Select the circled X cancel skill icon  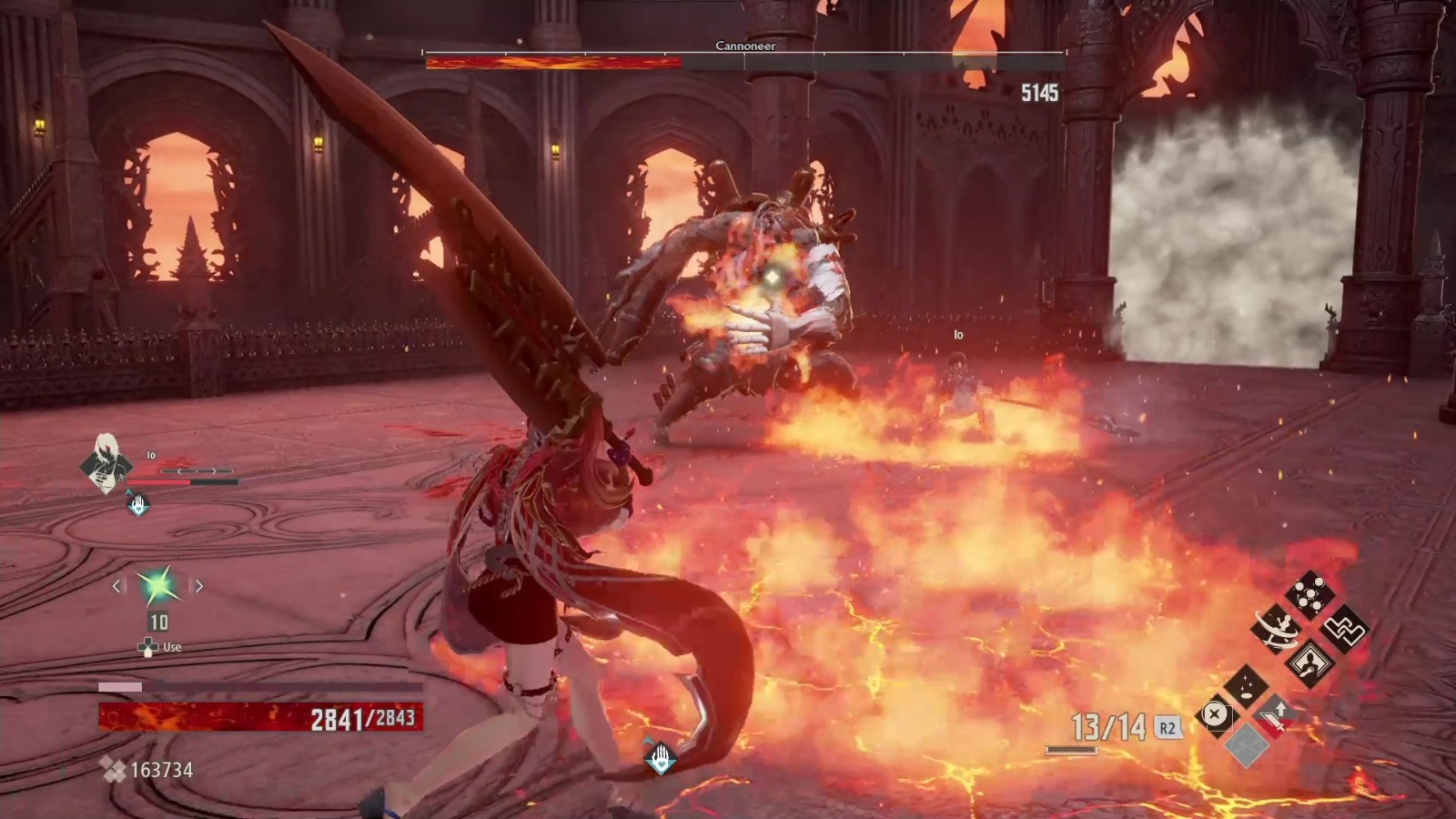click(x=1217, y=715)
